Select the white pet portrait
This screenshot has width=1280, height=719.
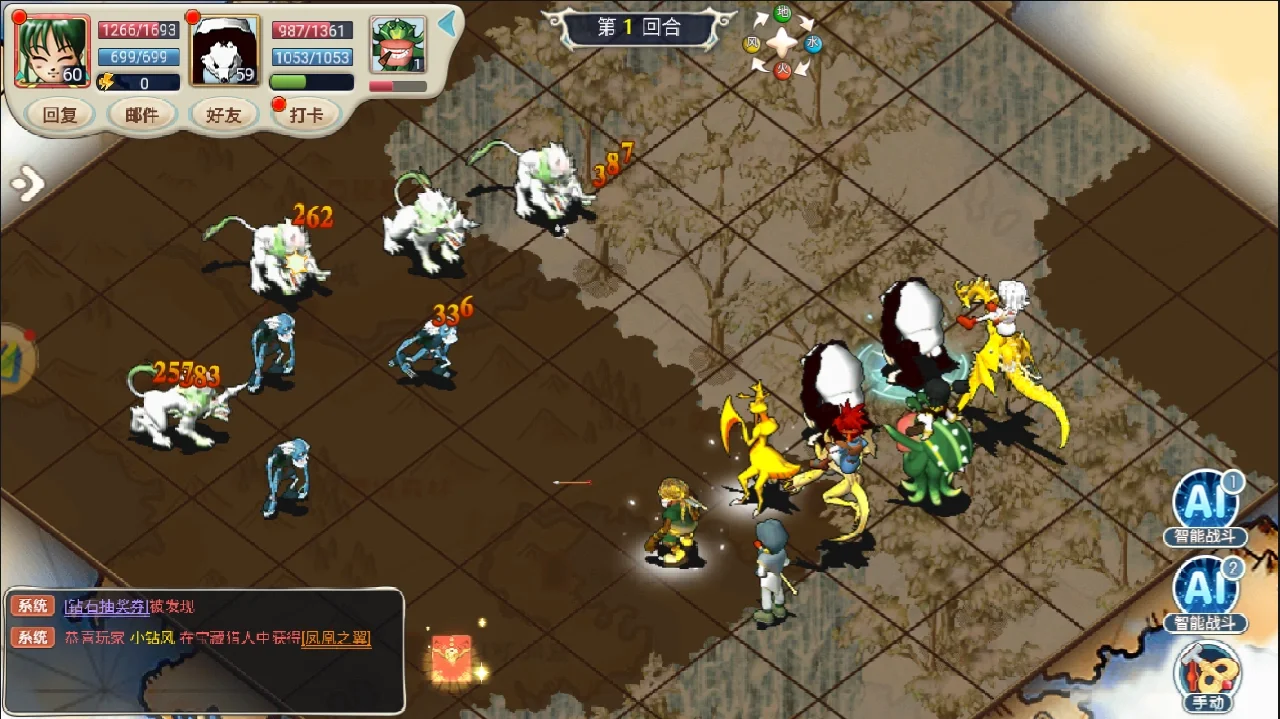pos(225,51)
